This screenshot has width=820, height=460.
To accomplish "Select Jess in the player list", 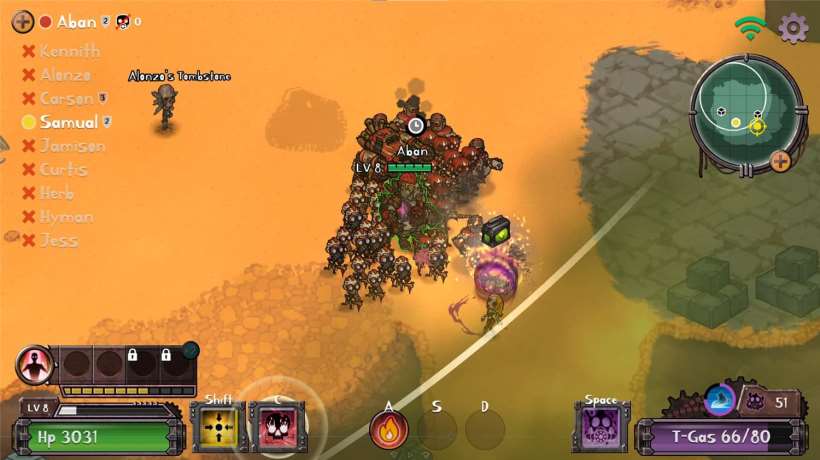I will pyautogui.click(x=59, y=240).
